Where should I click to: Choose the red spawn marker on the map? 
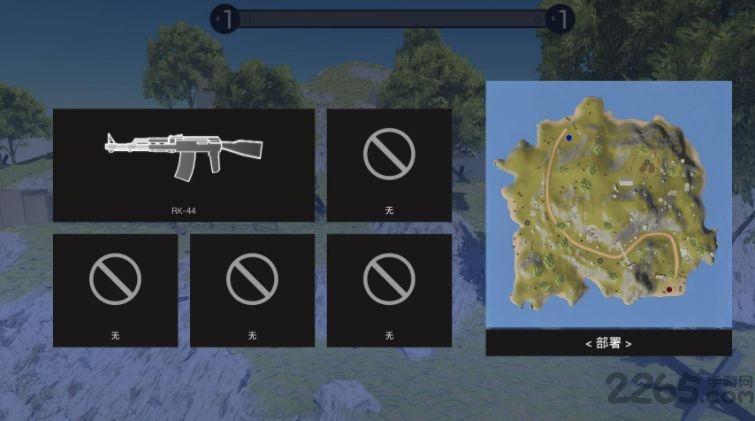(667, 290)
